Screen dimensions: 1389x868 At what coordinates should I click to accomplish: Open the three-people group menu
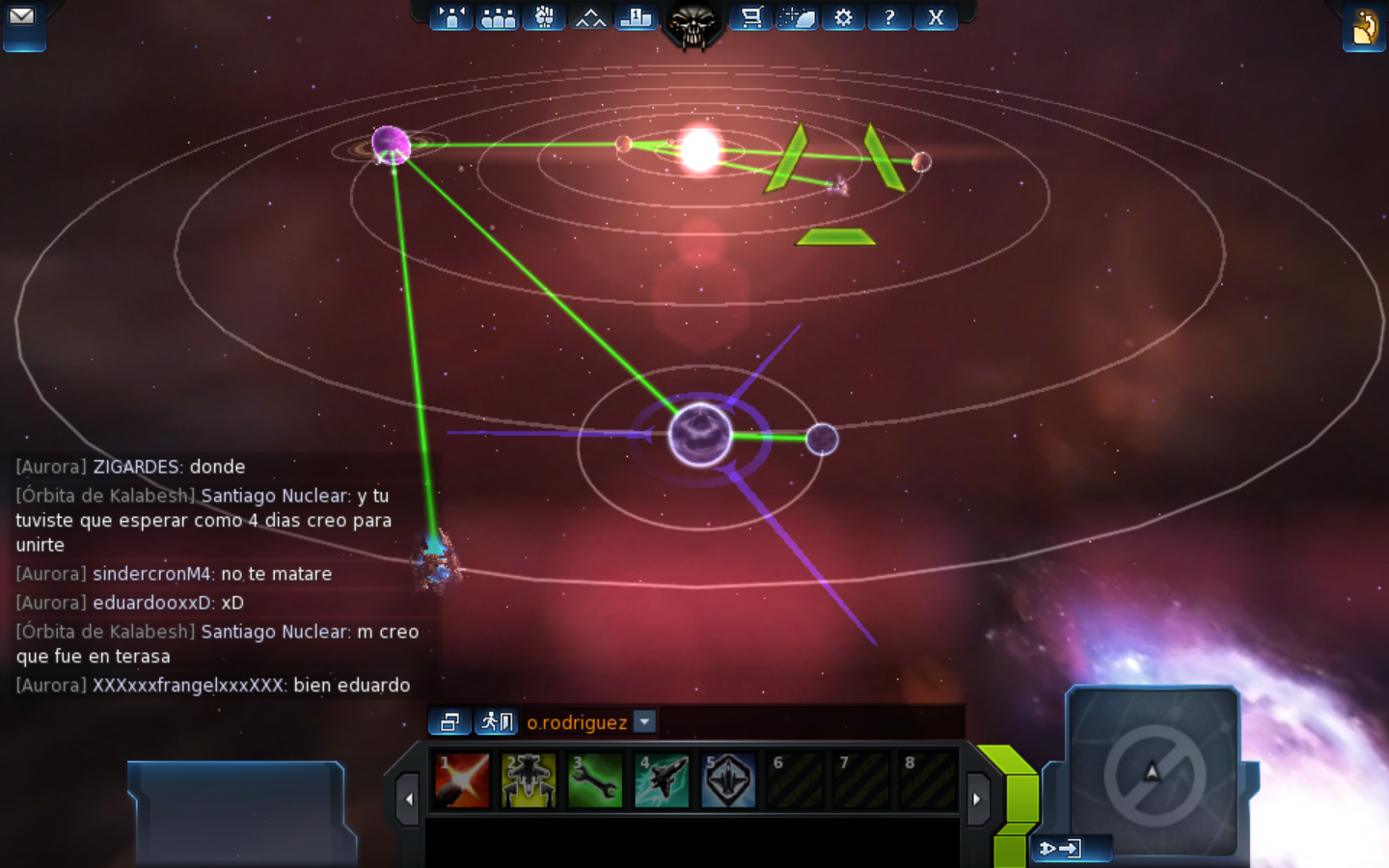498,17
